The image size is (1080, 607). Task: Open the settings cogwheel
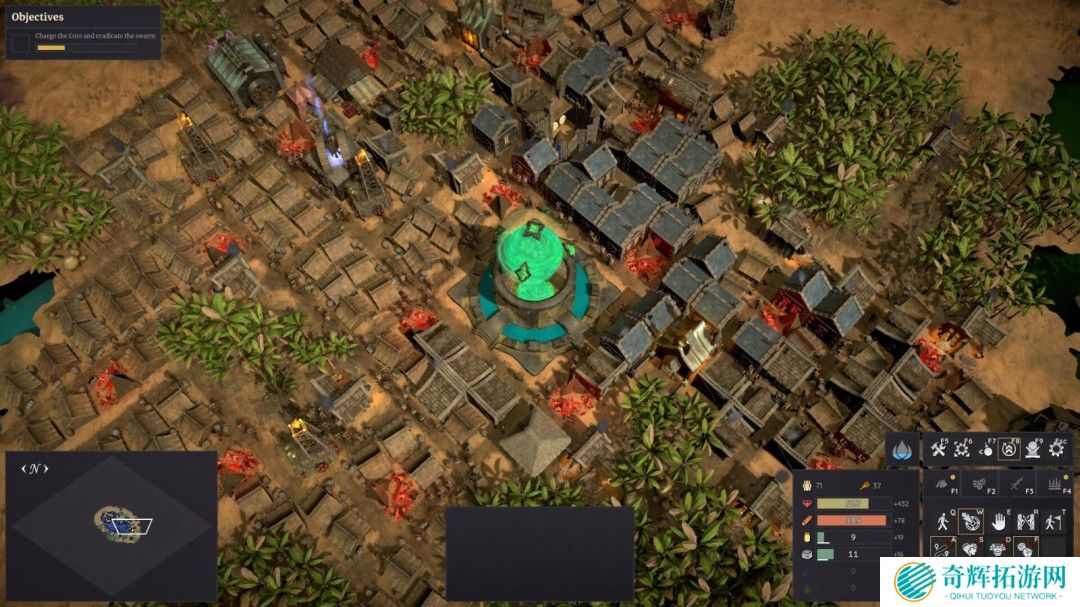1058,449
